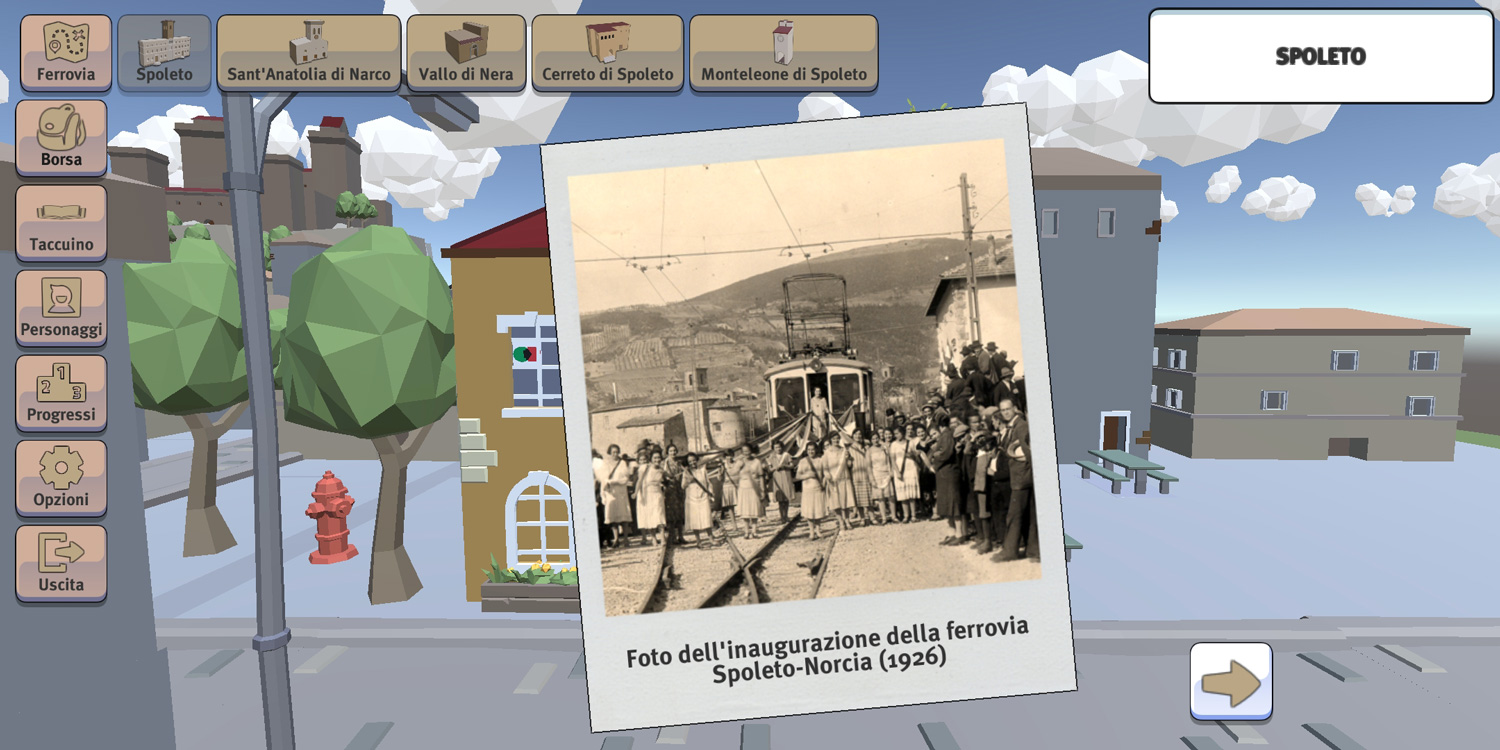Open the Opzioni settings gear
This screenshot has height=750, width=1500.
click(61, 478)
